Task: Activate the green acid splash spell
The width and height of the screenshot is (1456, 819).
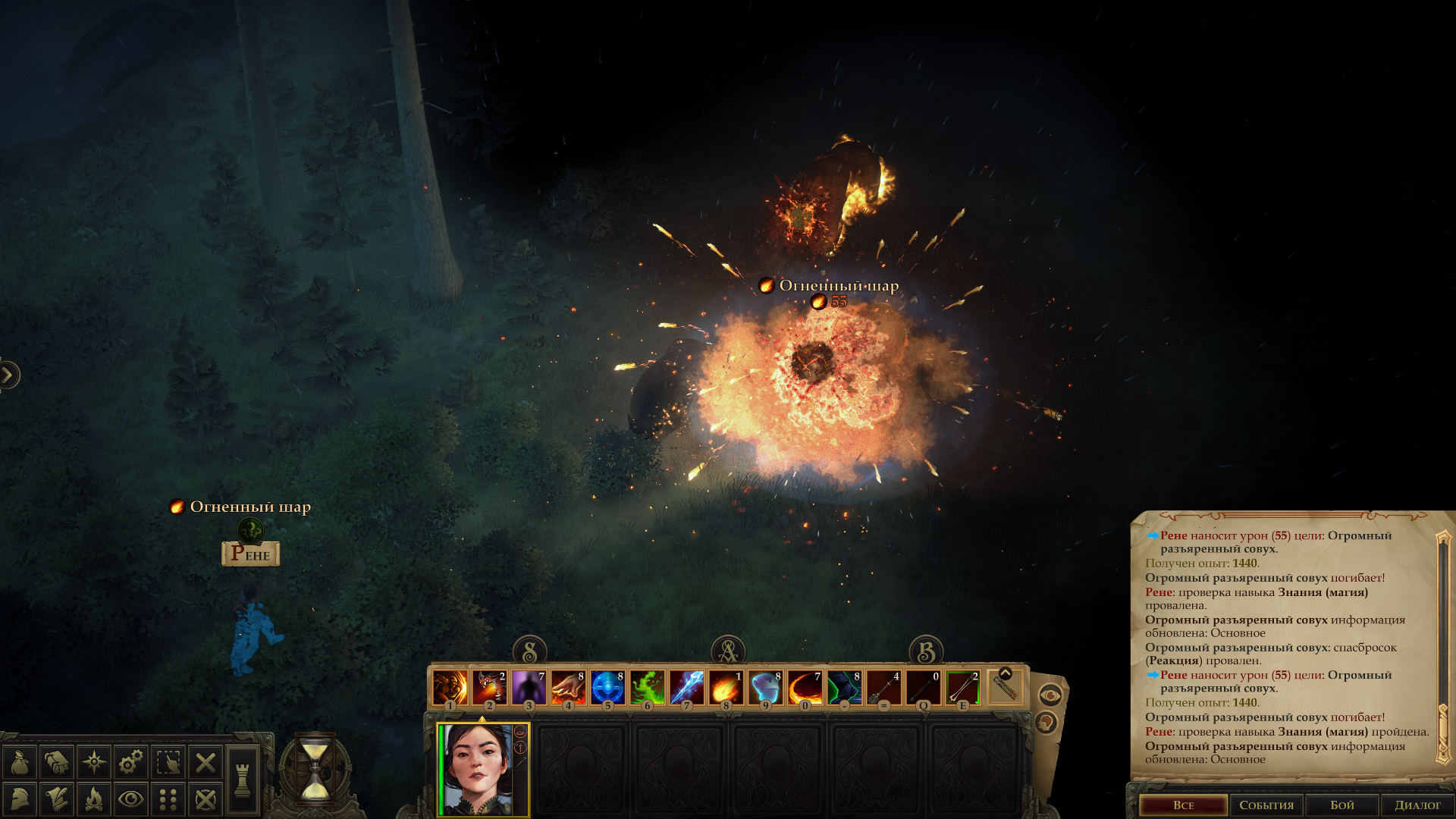Action: coord(647,688)
